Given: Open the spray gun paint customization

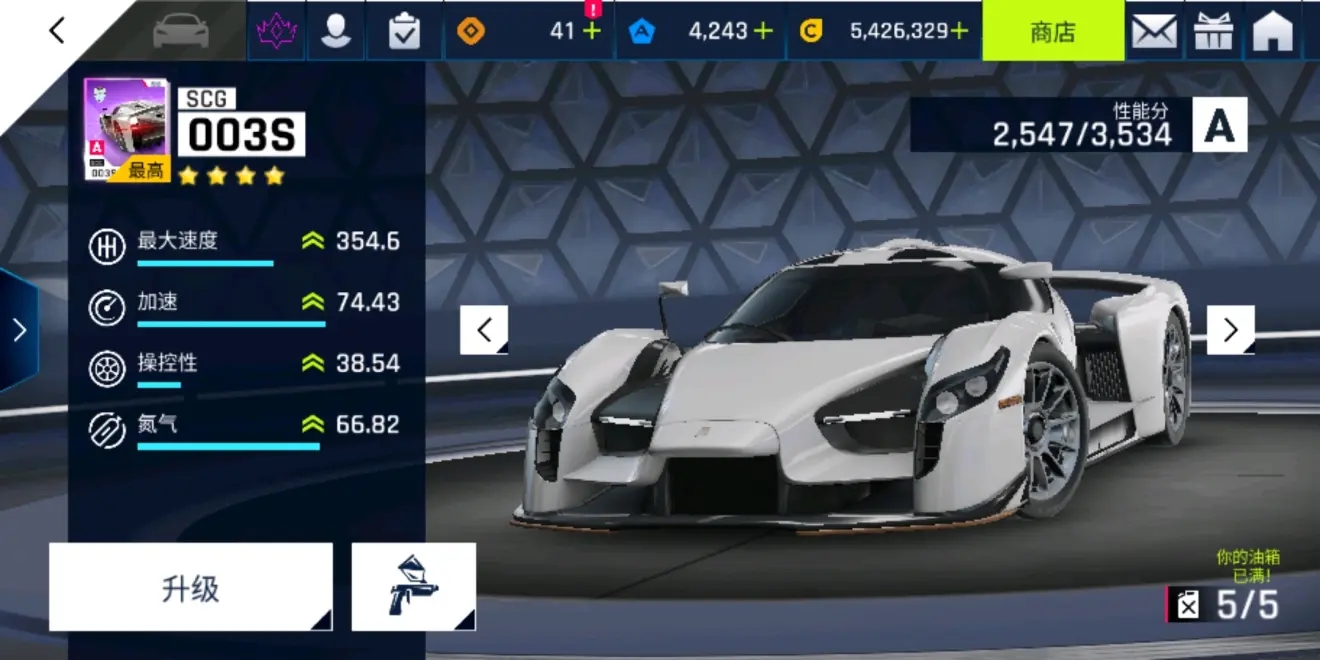Looking at the screenshot, I should coord(413,588).
